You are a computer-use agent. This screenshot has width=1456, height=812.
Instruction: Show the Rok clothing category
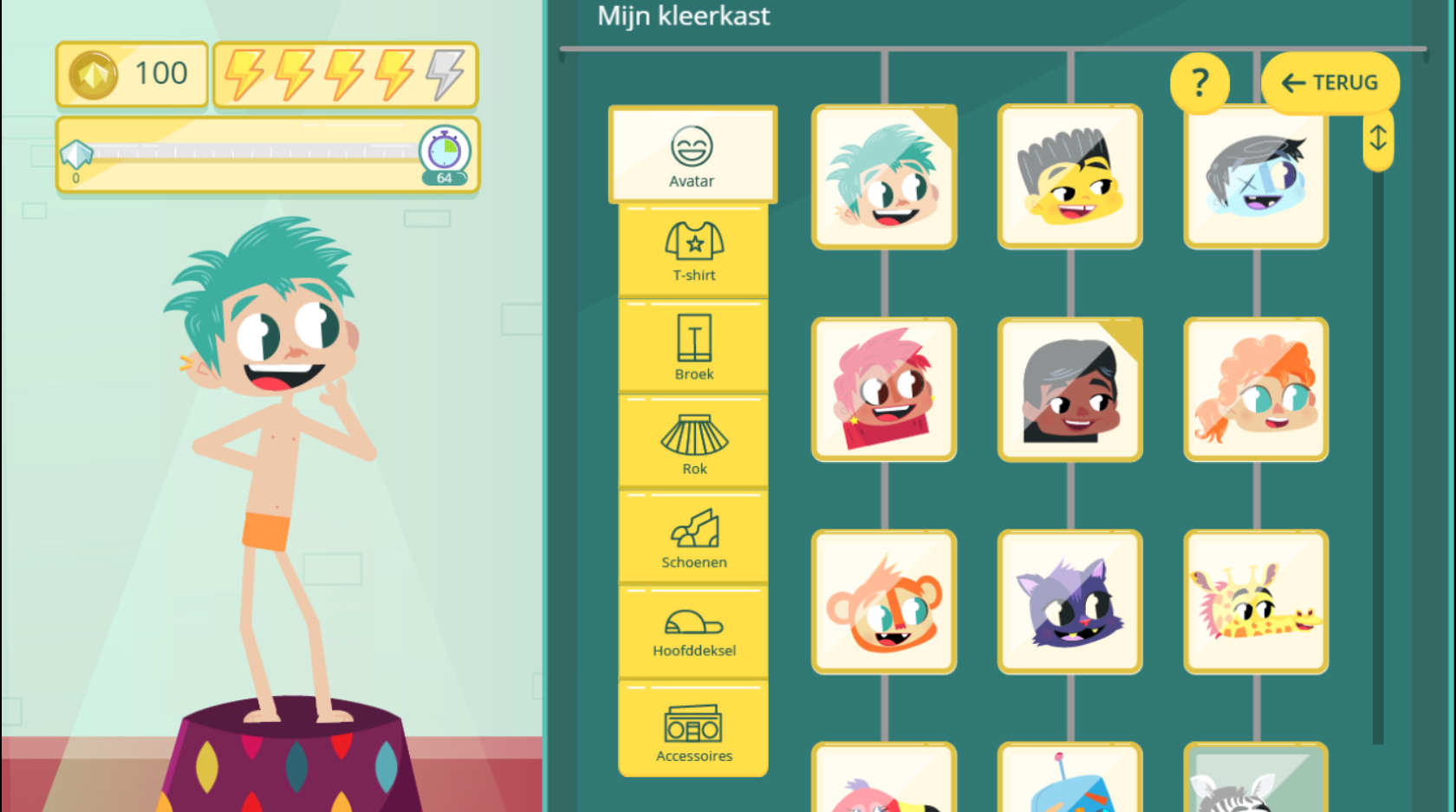(x=693, y=443)
